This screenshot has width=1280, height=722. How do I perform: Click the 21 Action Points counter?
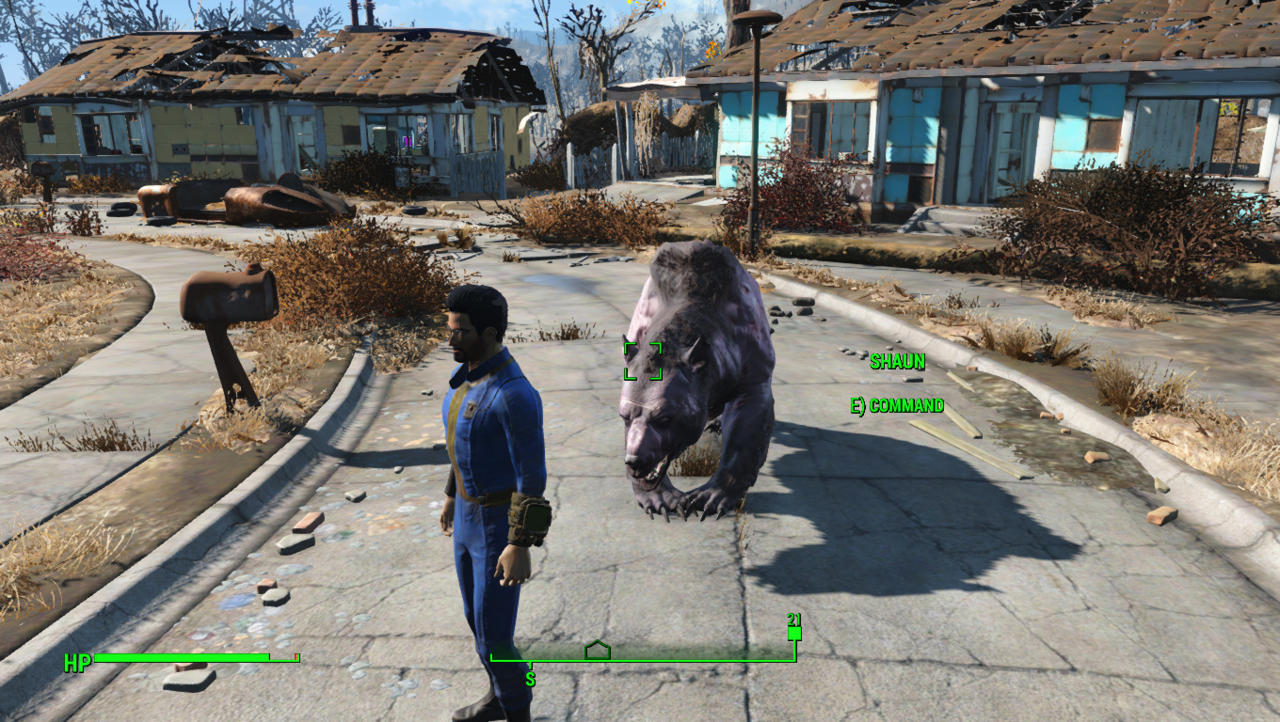pyautogui.click(x=795, y=619)
